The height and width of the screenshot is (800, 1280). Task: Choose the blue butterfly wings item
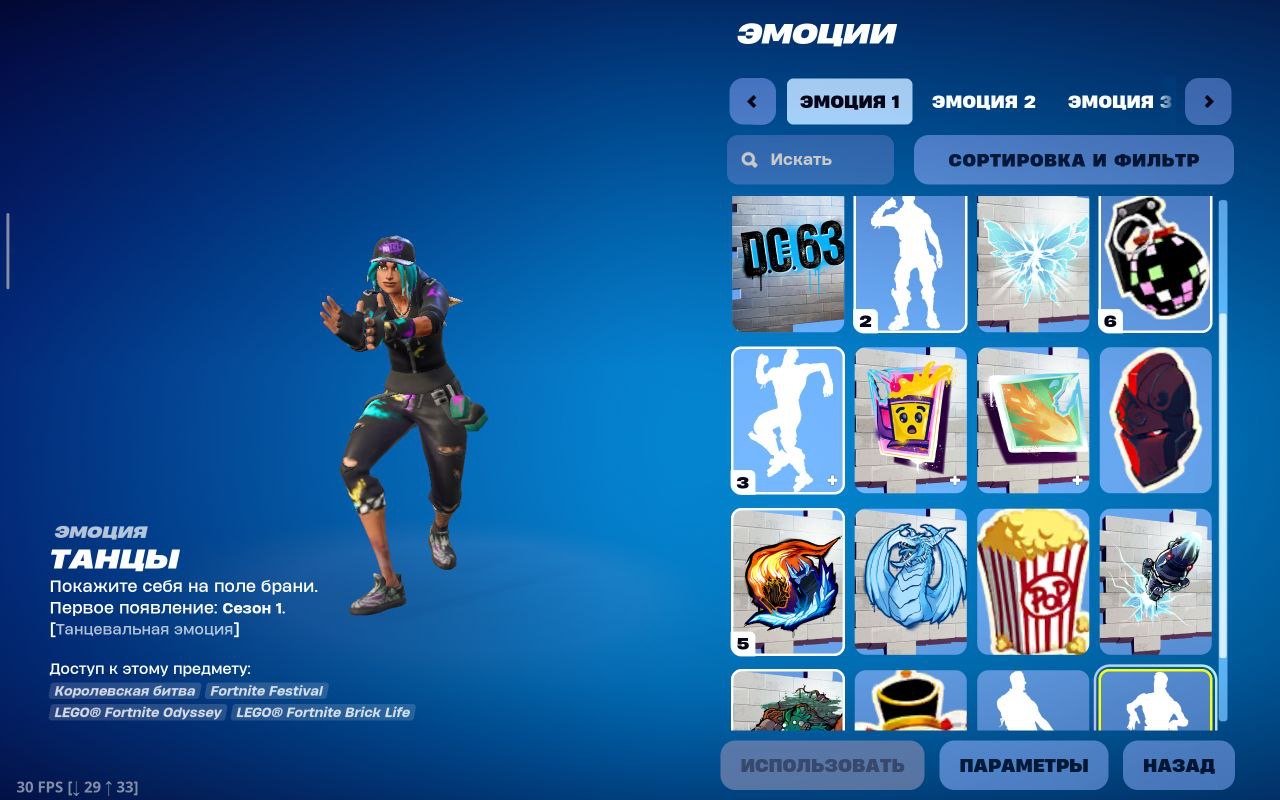1034,262
